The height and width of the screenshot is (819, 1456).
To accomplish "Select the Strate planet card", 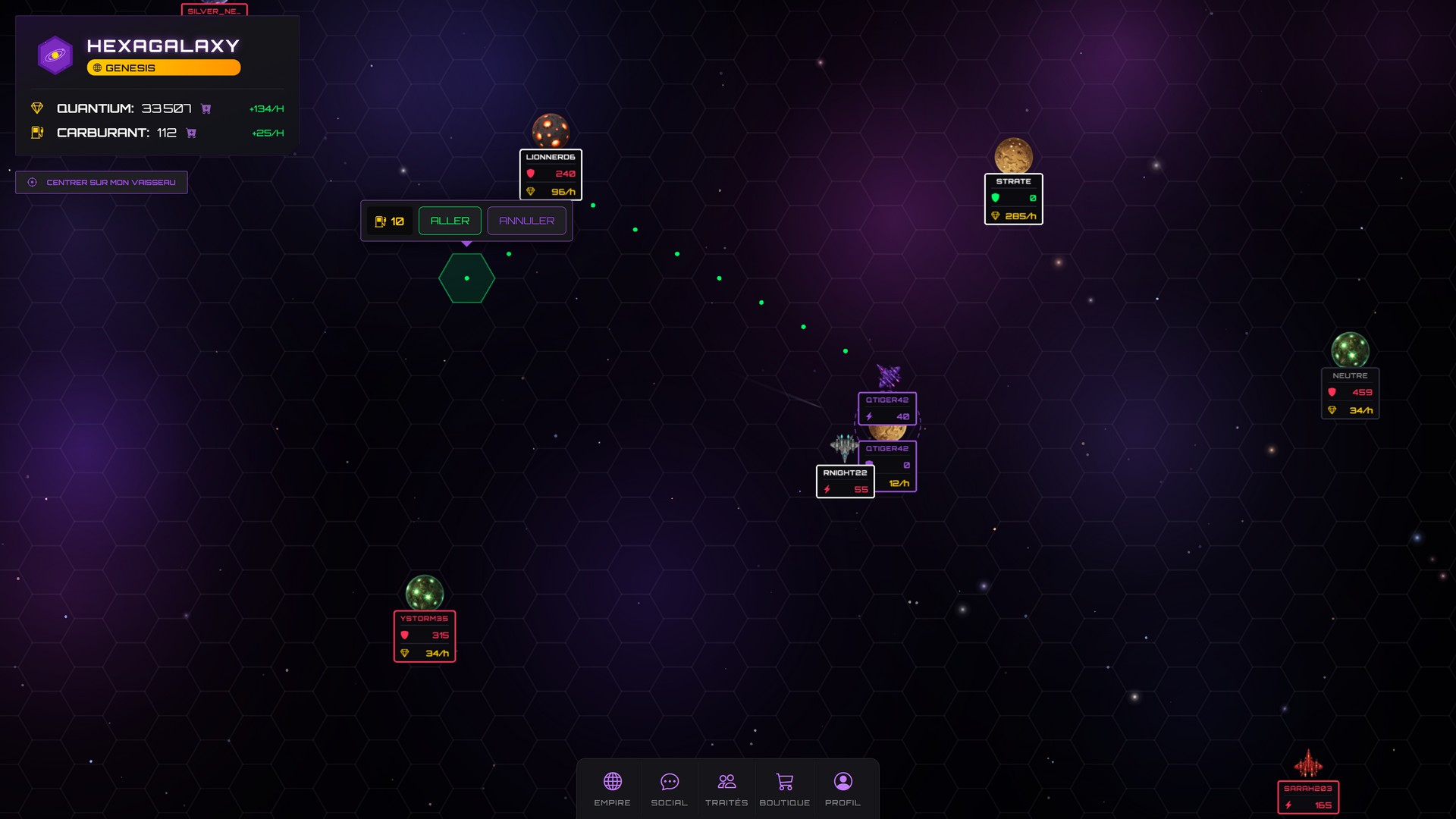I will [1013, 199].
